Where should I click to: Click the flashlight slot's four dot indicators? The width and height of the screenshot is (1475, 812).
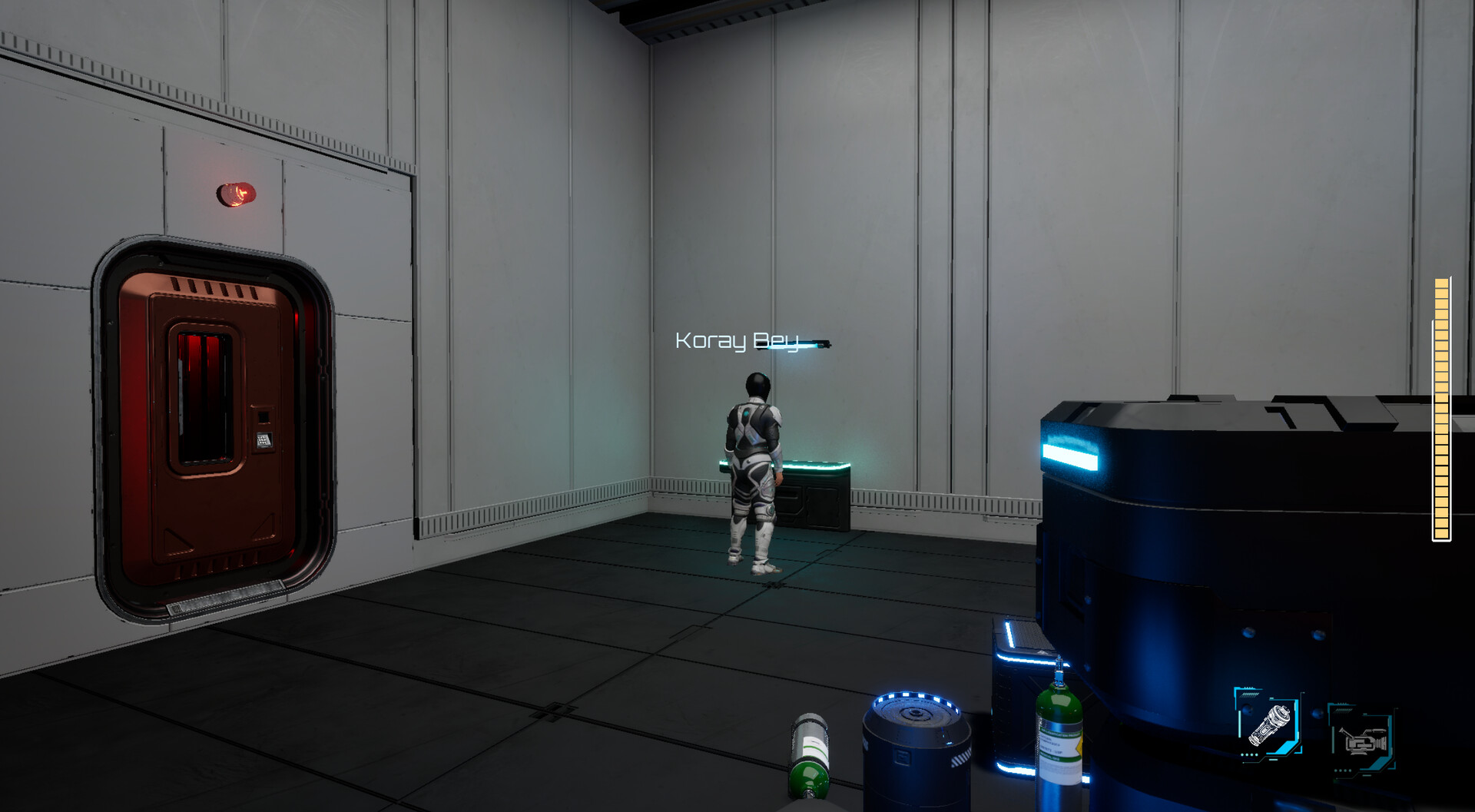tap(1250, 754)
